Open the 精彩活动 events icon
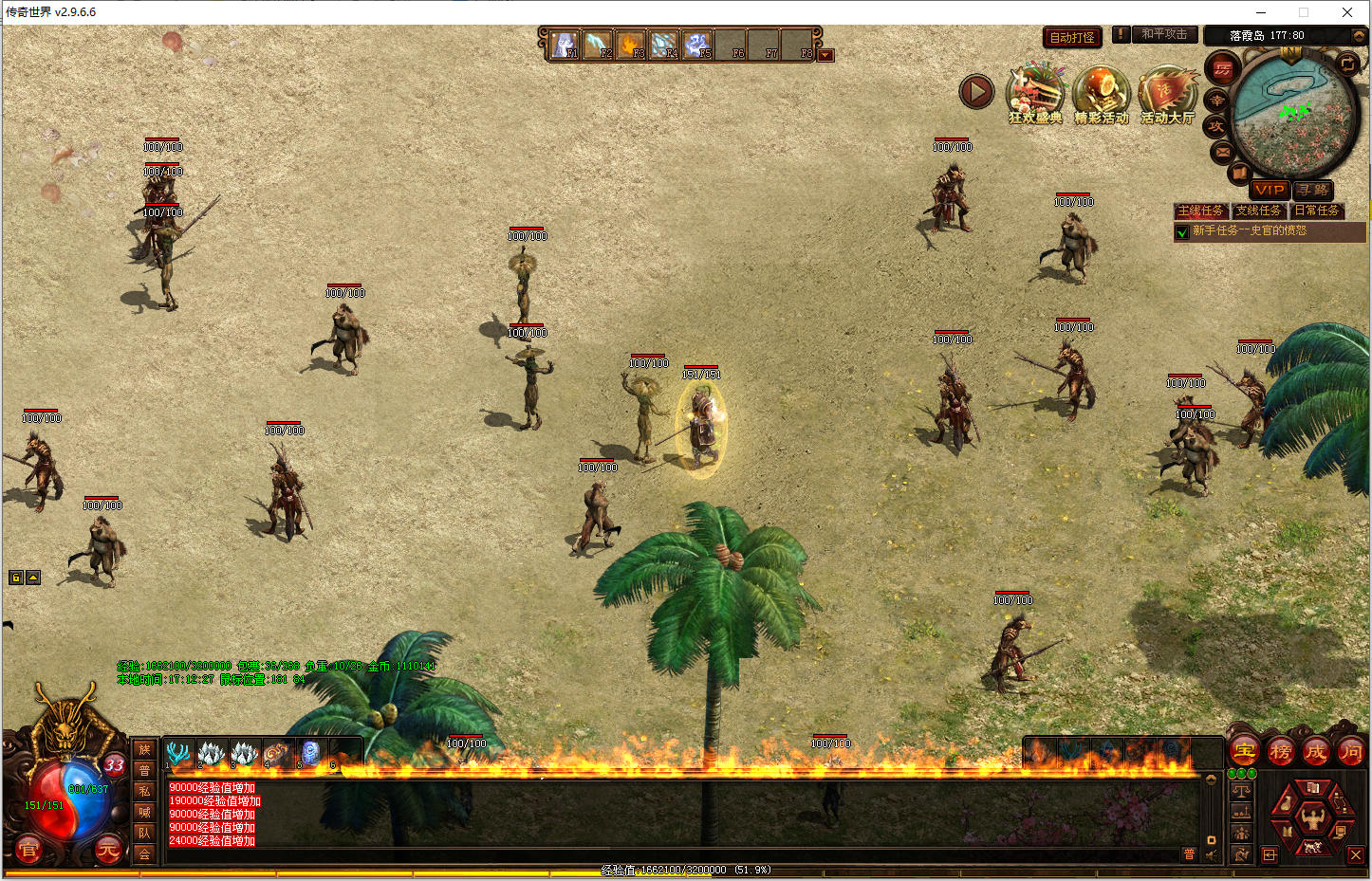Viewport: 1372px width, 881px height. pos(1101,95)
